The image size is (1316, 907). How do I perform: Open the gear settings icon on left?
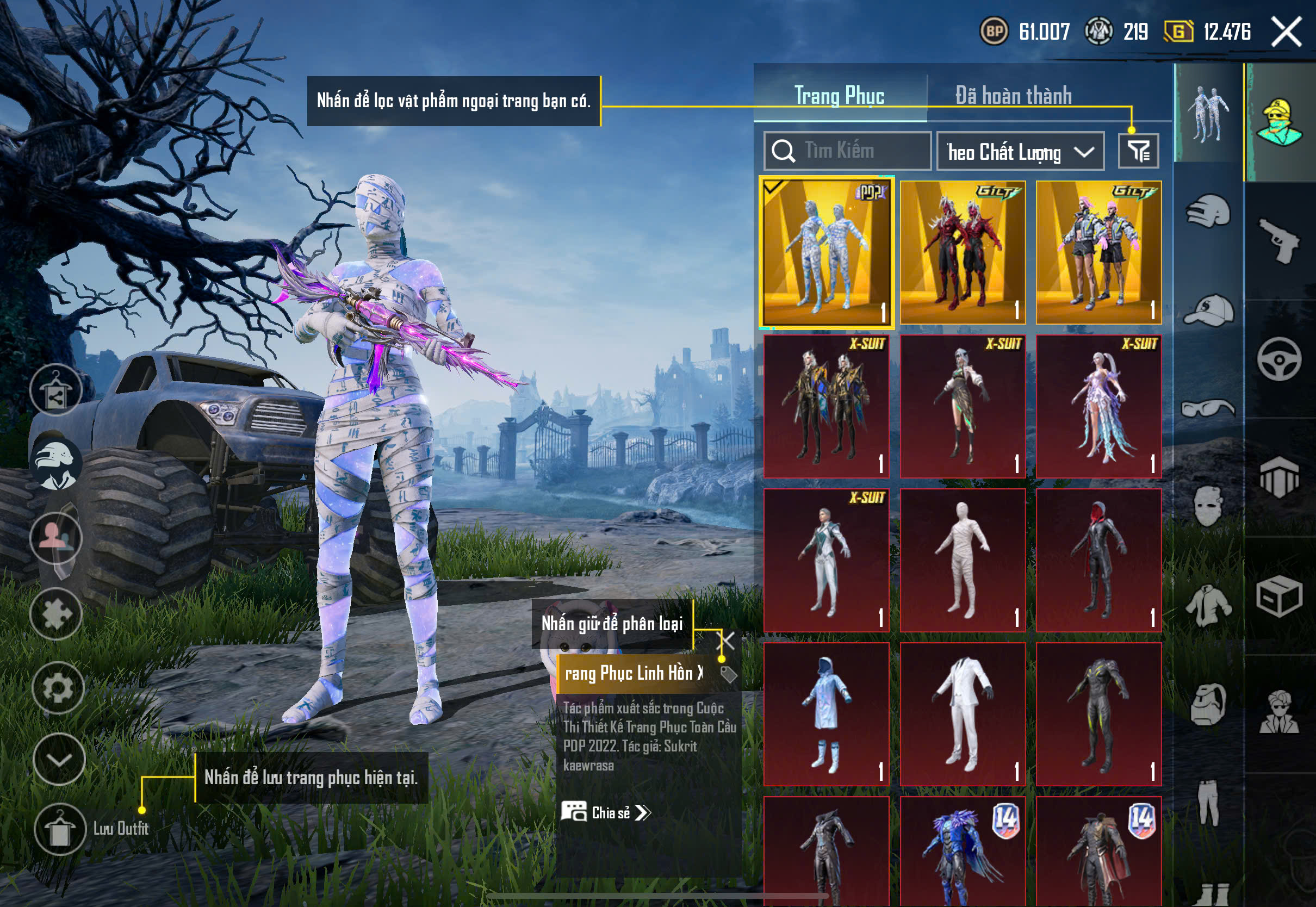point(58,688)
